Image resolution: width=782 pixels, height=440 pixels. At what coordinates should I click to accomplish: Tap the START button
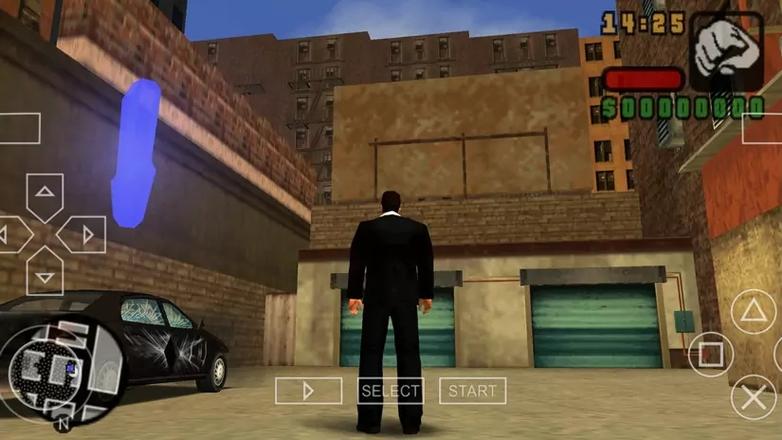[x=472, y=390]
